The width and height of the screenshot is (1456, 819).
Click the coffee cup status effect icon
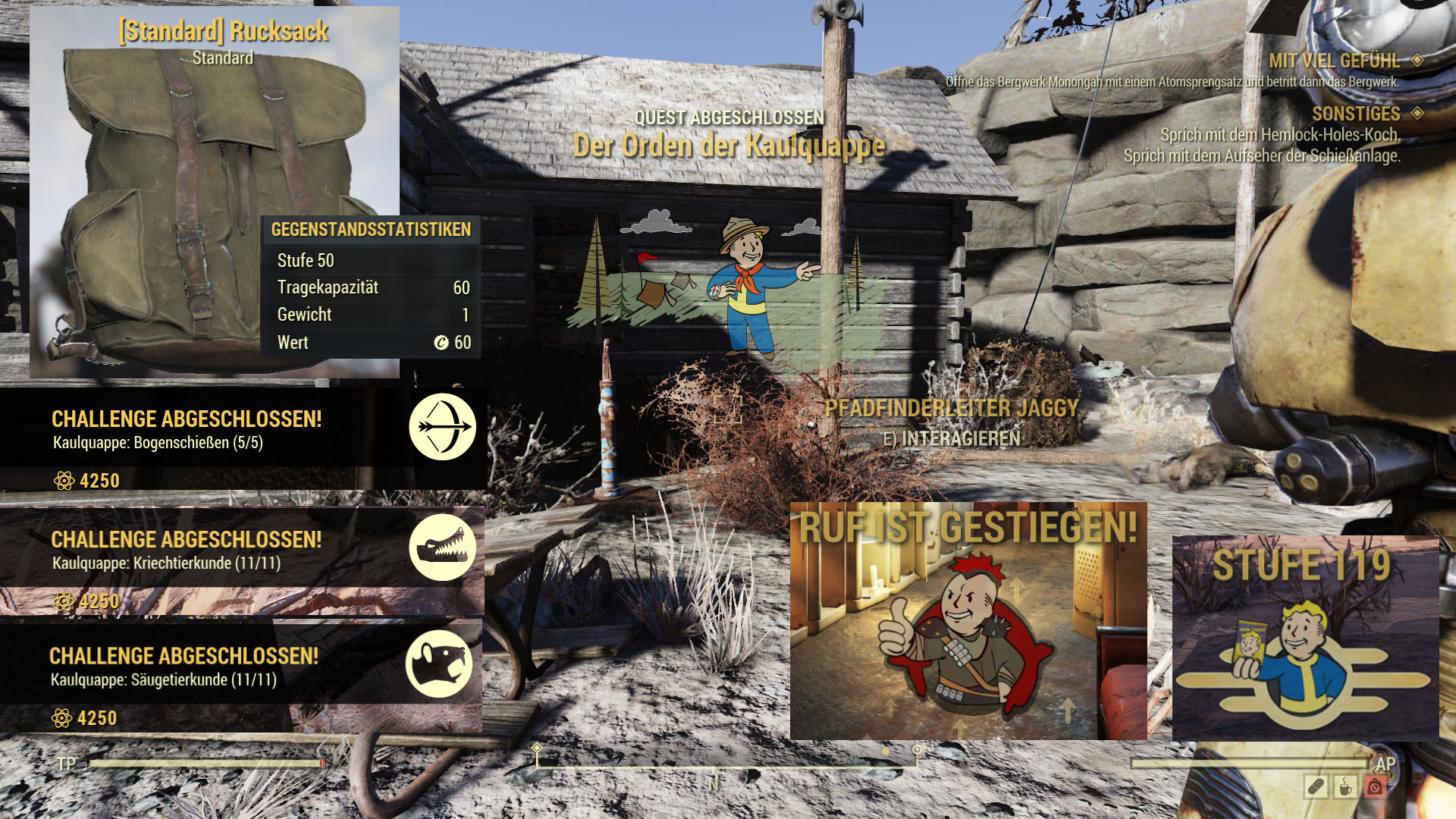[1344, 787]
